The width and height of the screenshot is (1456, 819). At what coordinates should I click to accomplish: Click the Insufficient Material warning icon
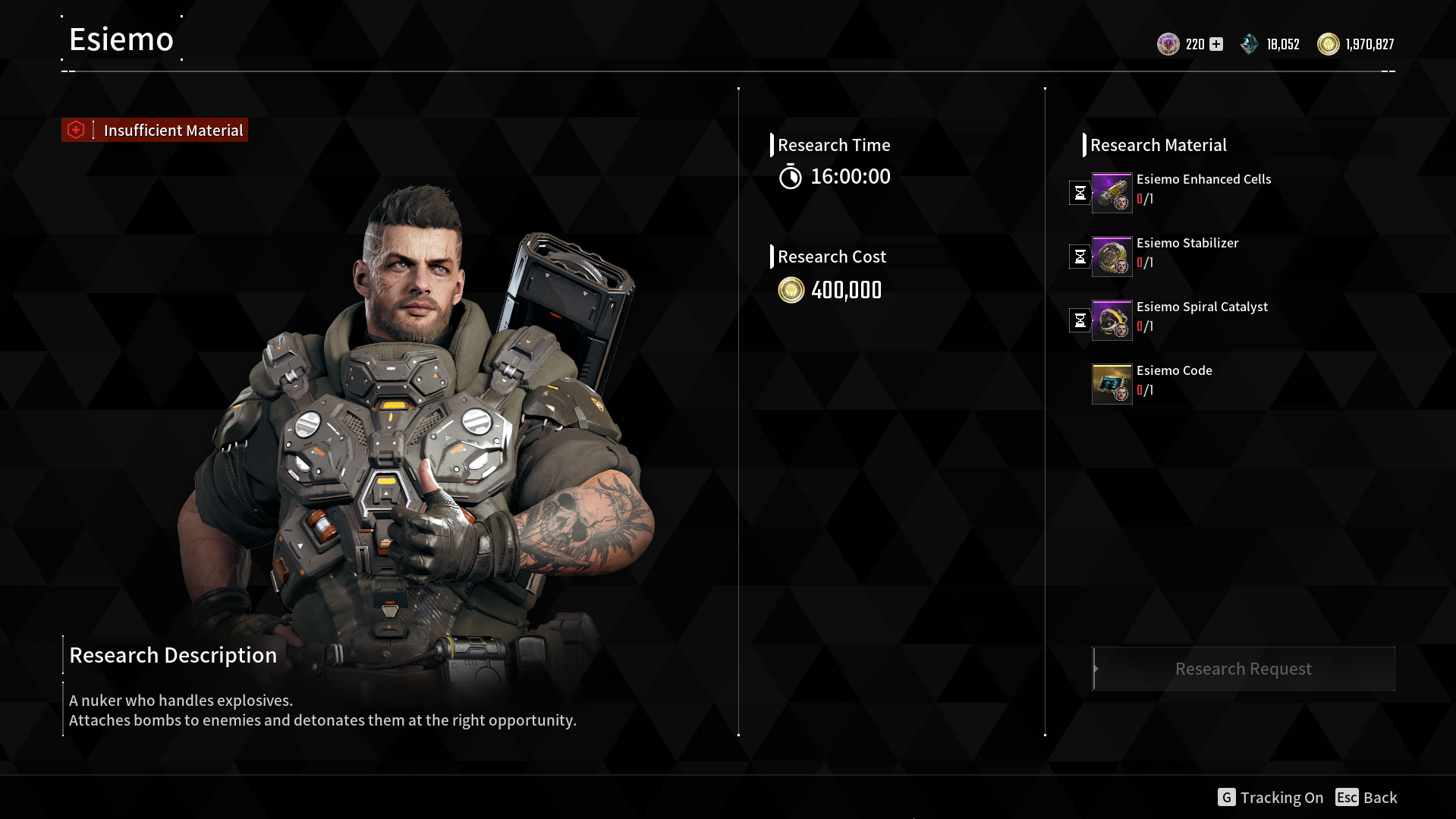(x=76, y=130)
